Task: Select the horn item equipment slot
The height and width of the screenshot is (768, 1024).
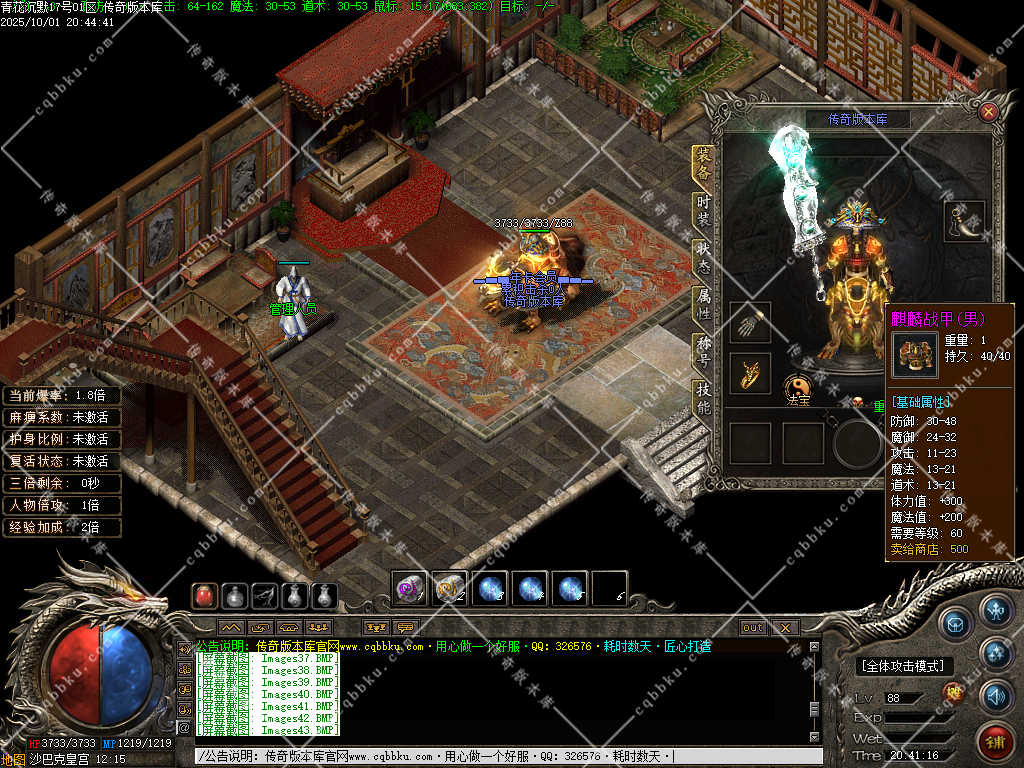Action: [964, 221]
